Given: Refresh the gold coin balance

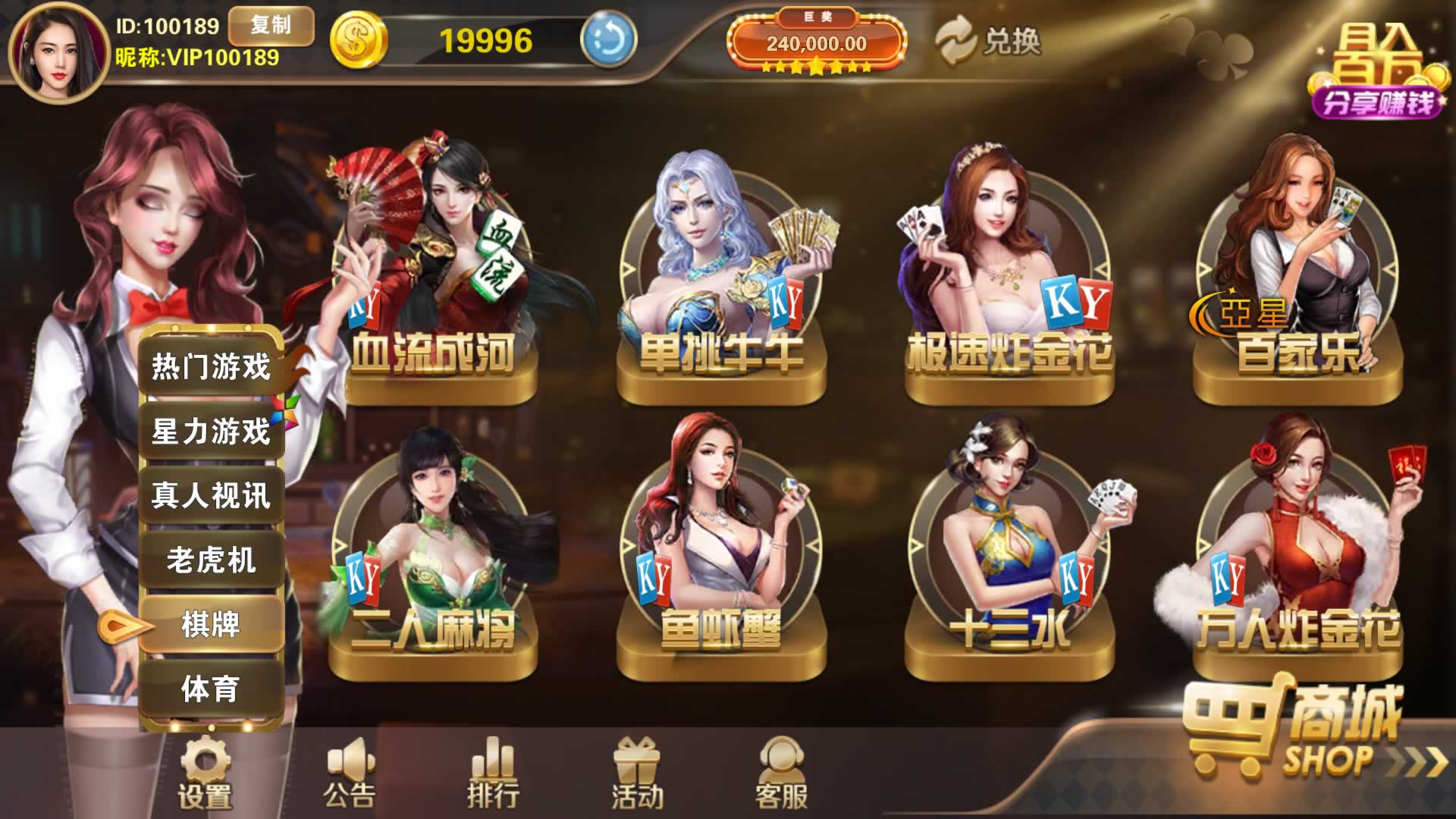Looking at the screenshot, I should click(607, 39).
